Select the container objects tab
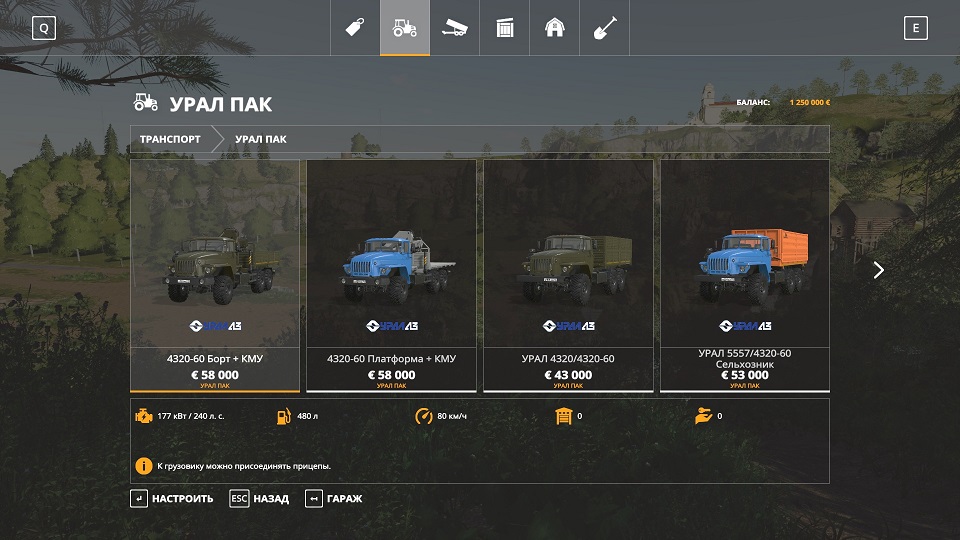Viewport: 960px width, 540px height. pyautogui.click(x=505, y=28)
